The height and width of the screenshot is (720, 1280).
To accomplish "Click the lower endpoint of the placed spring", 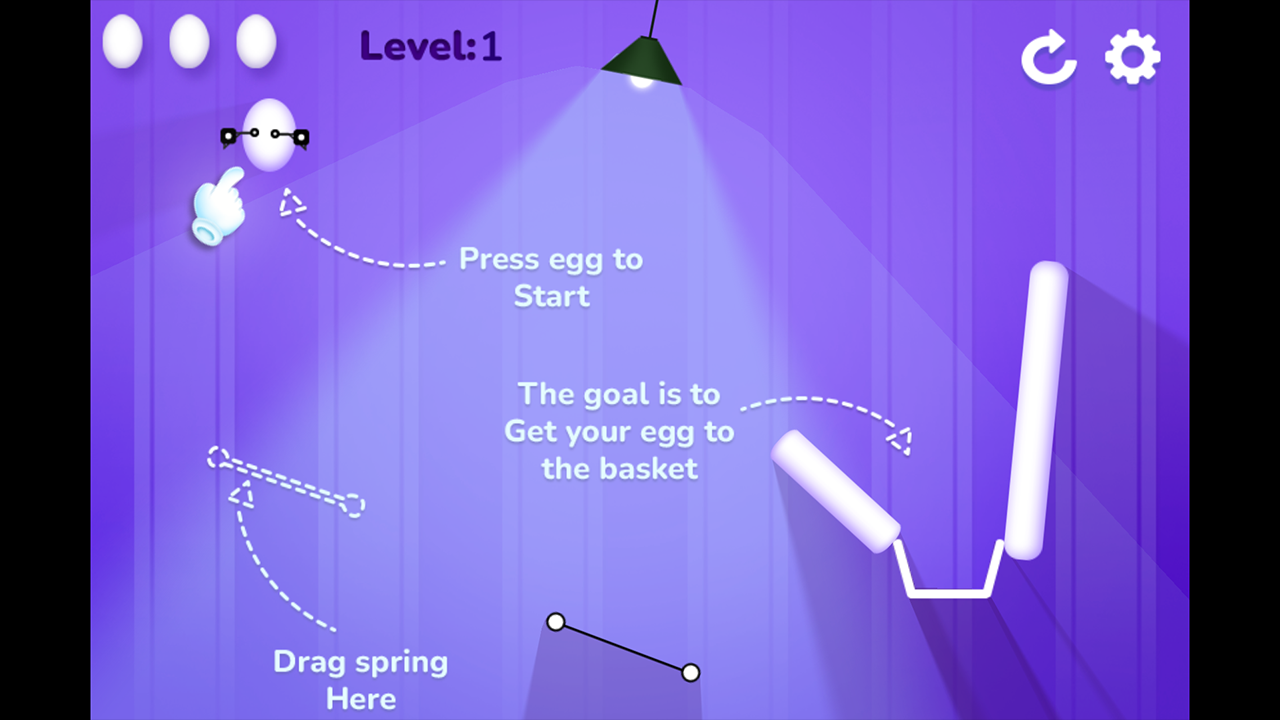I will point(691,672).
